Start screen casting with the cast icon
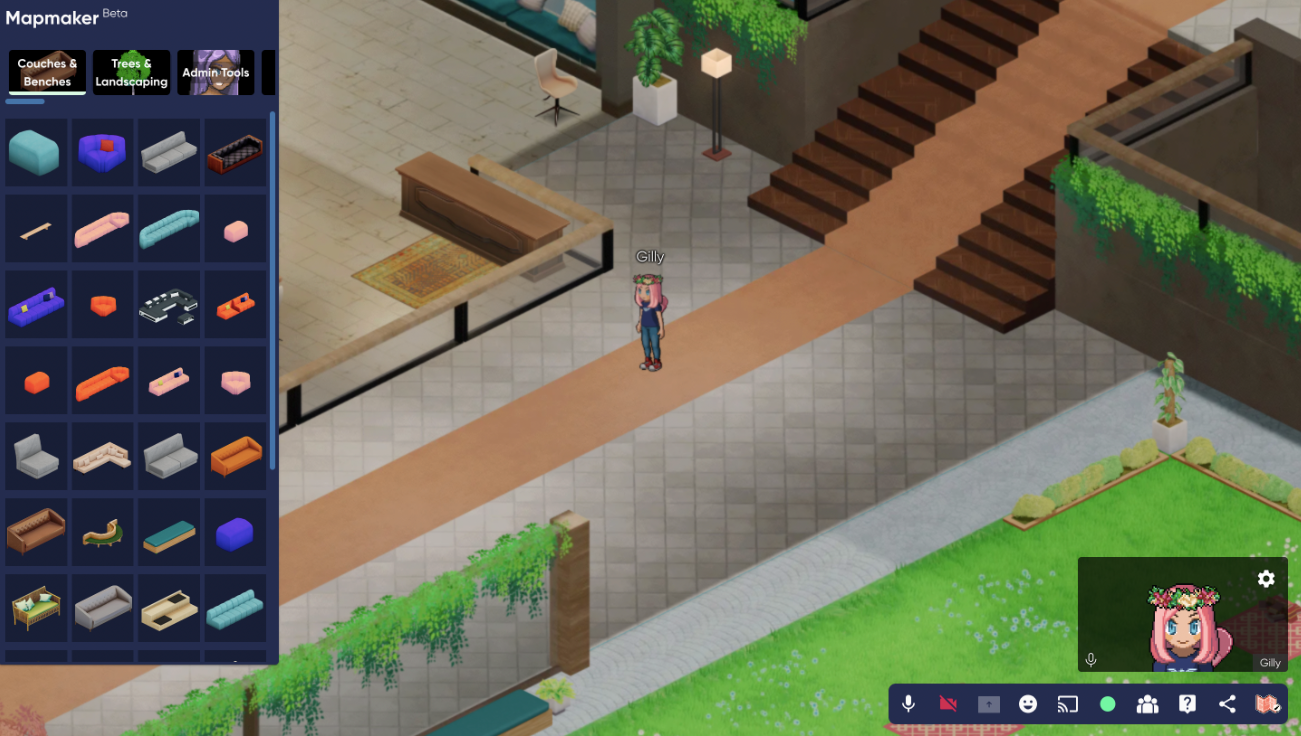 point(1068,704)
